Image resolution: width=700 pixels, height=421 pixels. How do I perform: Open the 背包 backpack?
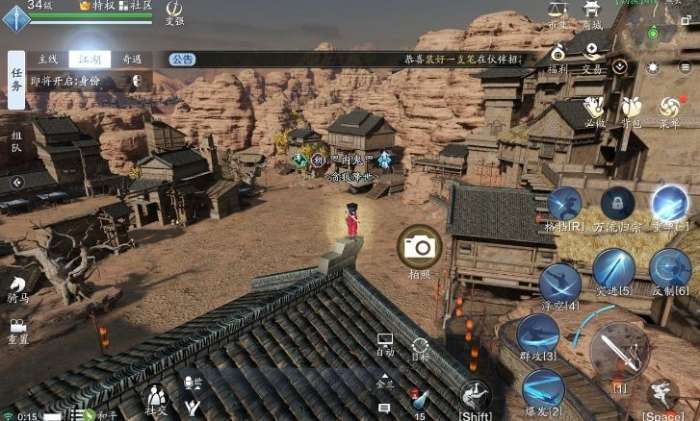point(630,107)
